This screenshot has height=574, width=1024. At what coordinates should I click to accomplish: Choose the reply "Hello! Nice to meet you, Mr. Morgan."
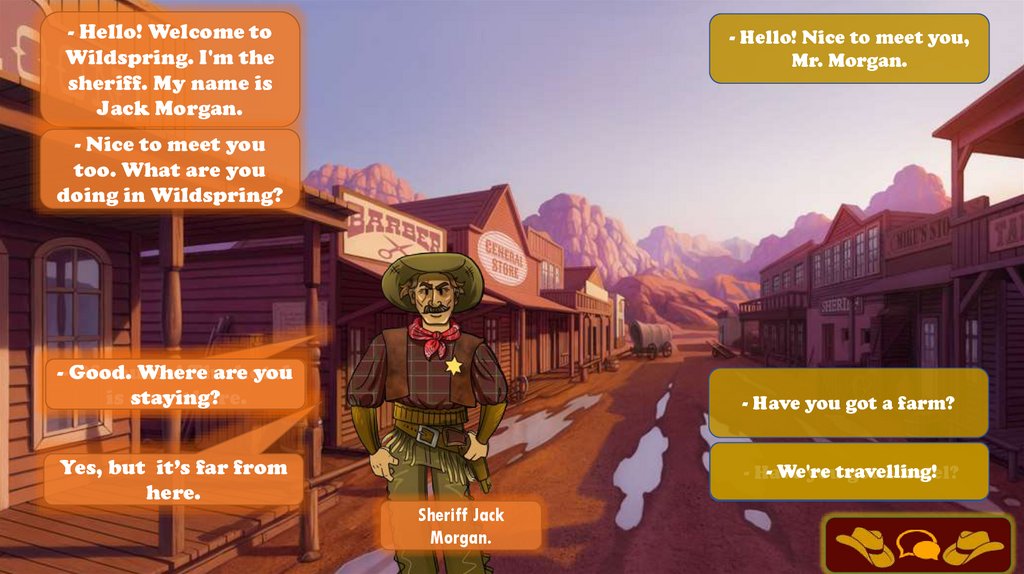coord(849,48)
